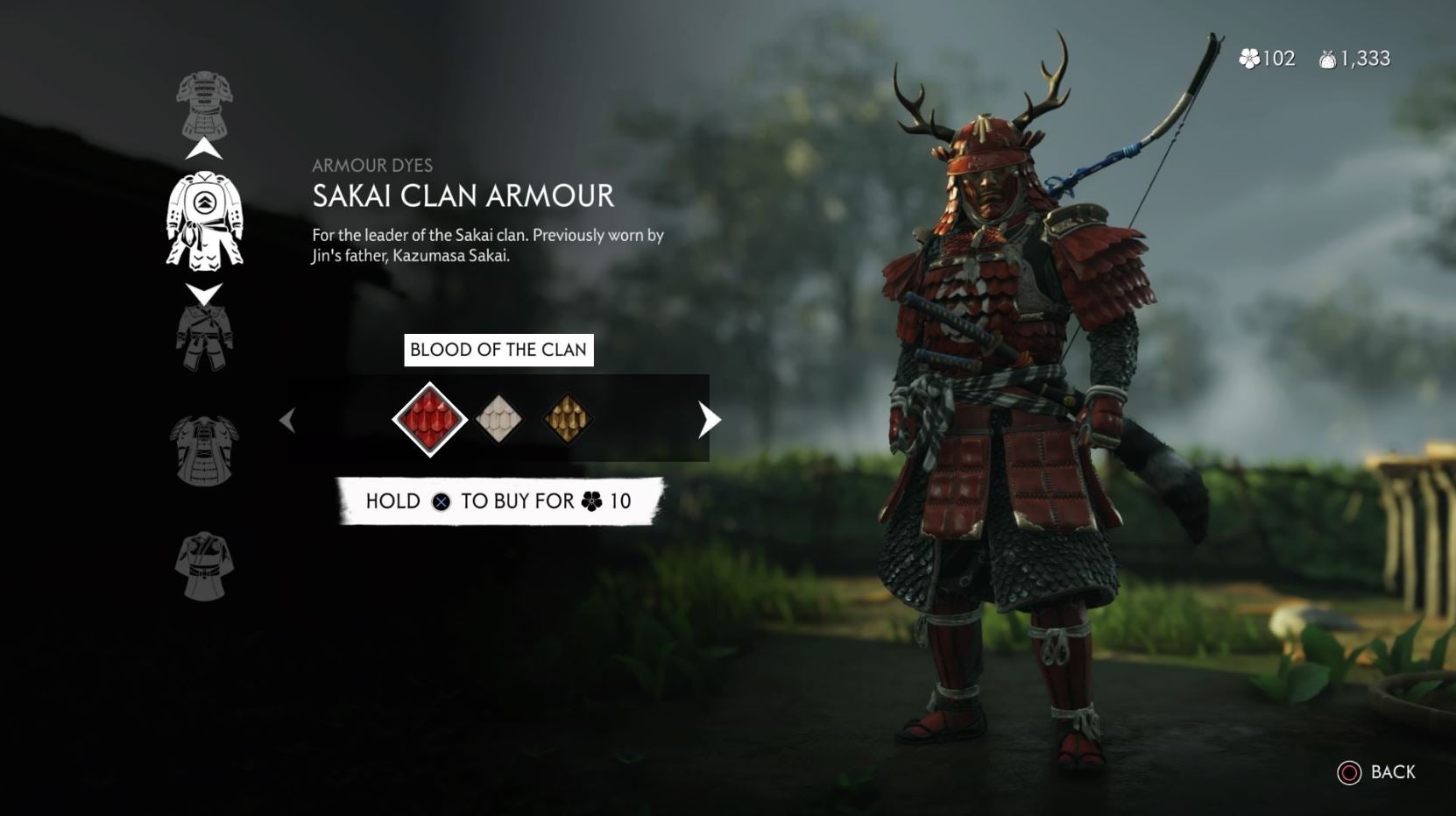Select the gold scale dye swatch
Image resolution: width=1456 pixels, height=816 pixels.
(x=567, y=420)
